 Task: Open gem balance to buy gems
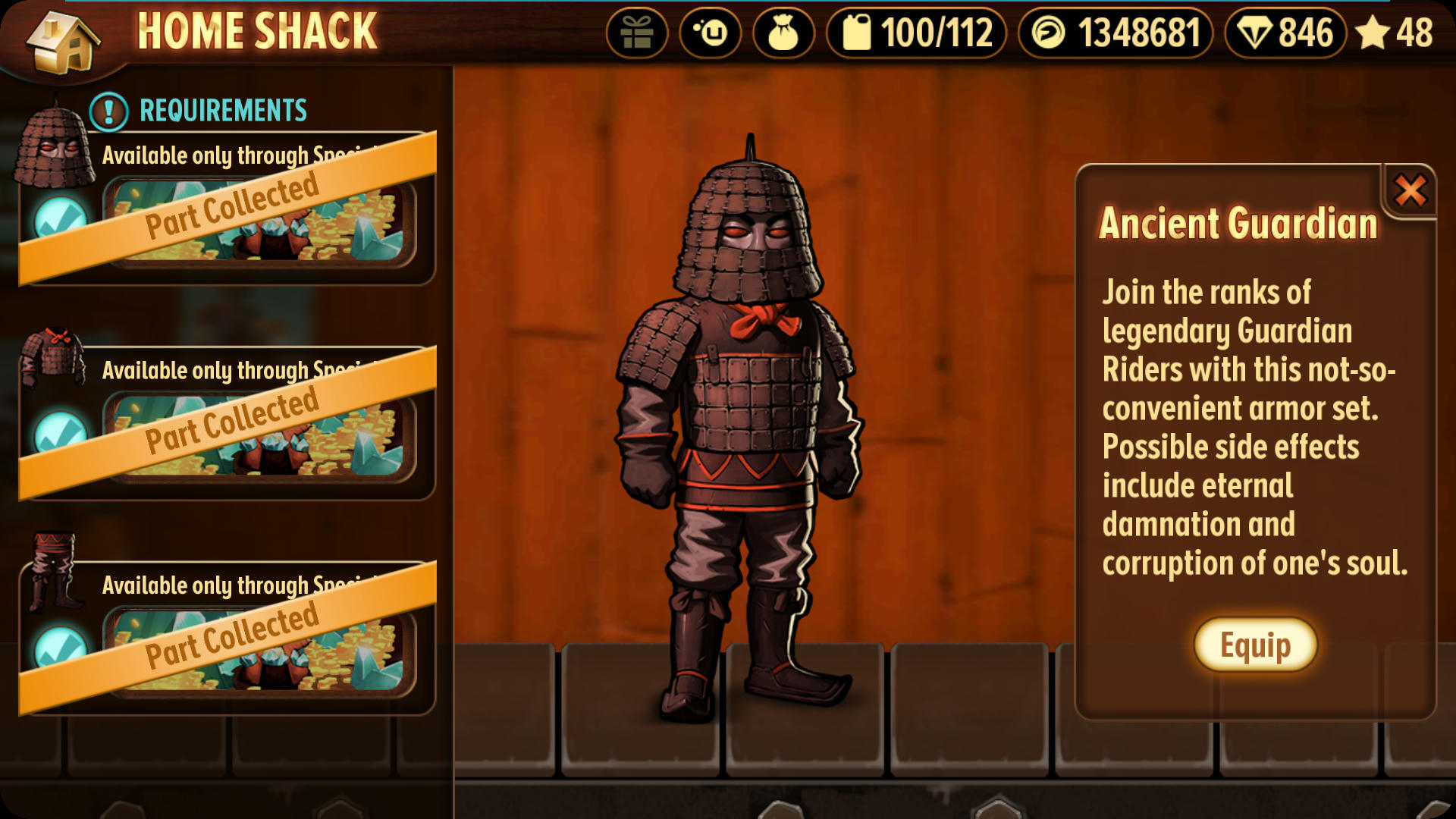coord(1285,33)
